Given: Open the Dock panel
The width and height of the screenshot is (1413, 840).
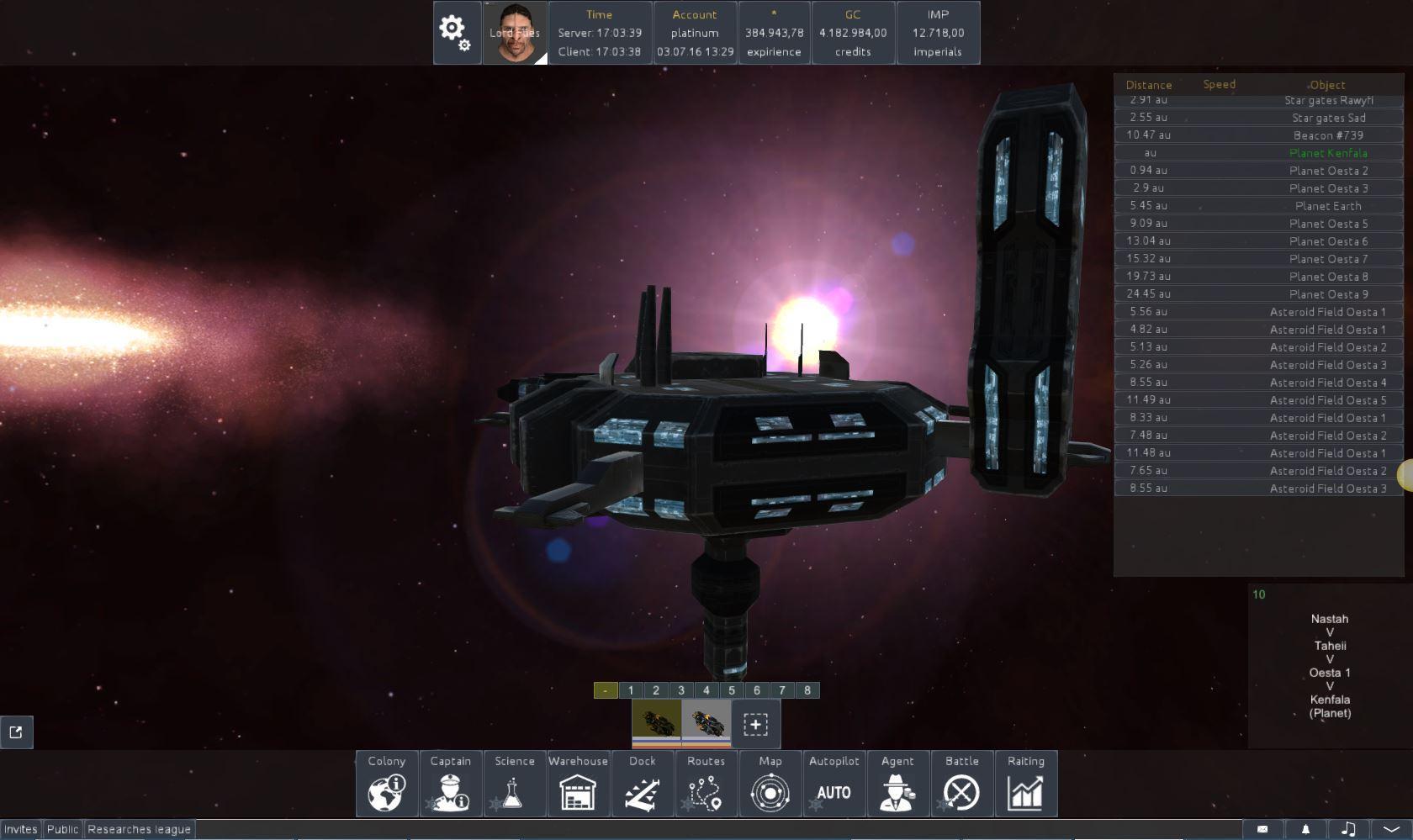Looking at the screenshot, I should point(642,784).
